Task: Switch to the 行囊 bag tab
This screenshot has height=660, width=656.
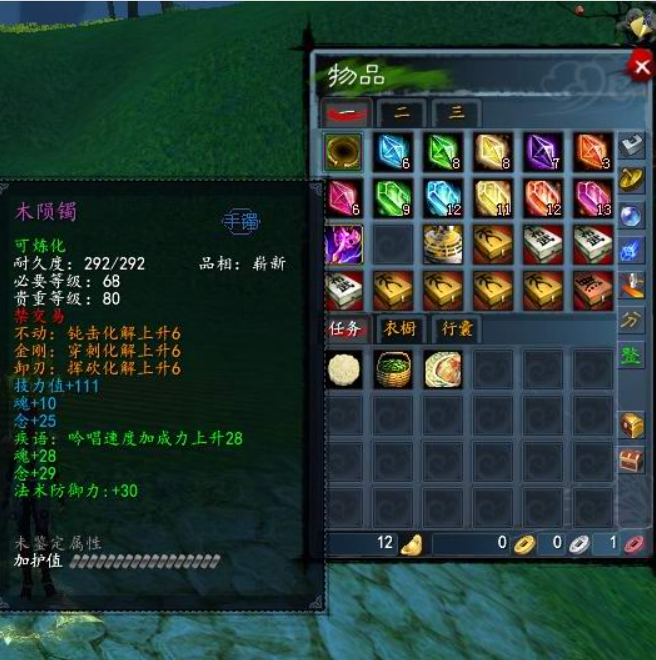Action: point(454,328)
